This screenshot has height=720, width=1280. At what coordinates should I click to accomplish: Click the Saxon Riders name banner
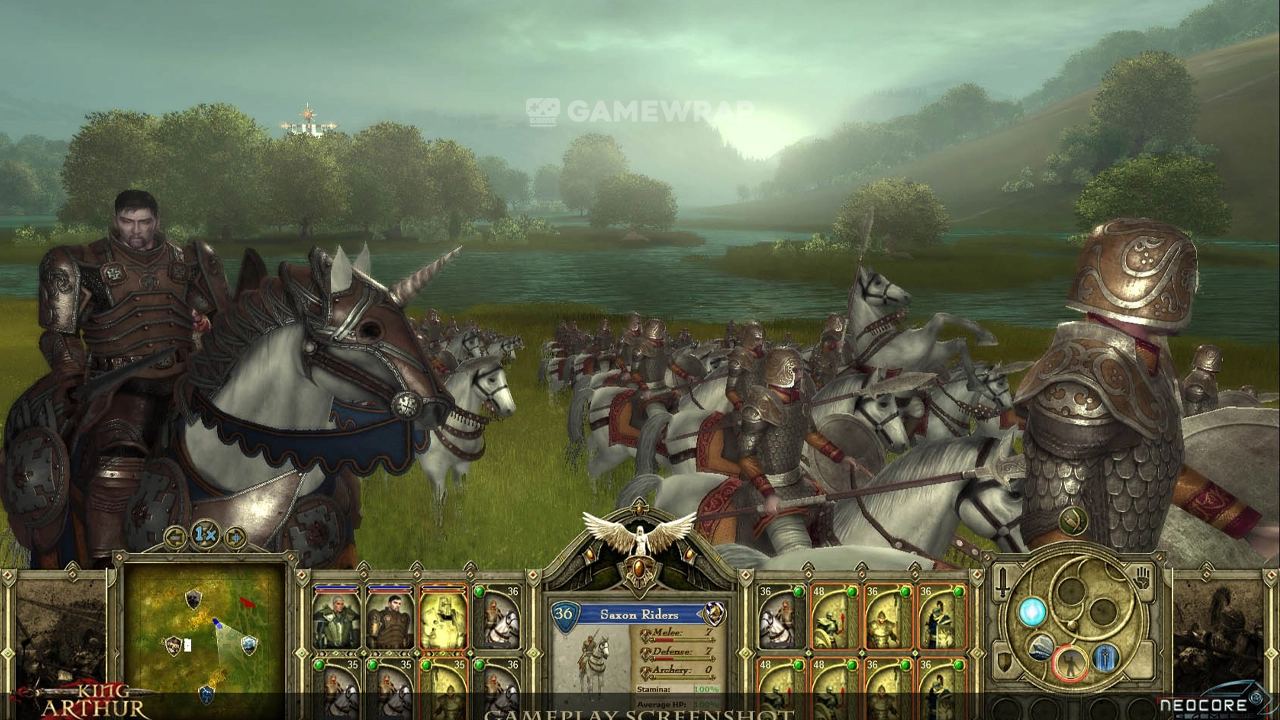(638, 614)
